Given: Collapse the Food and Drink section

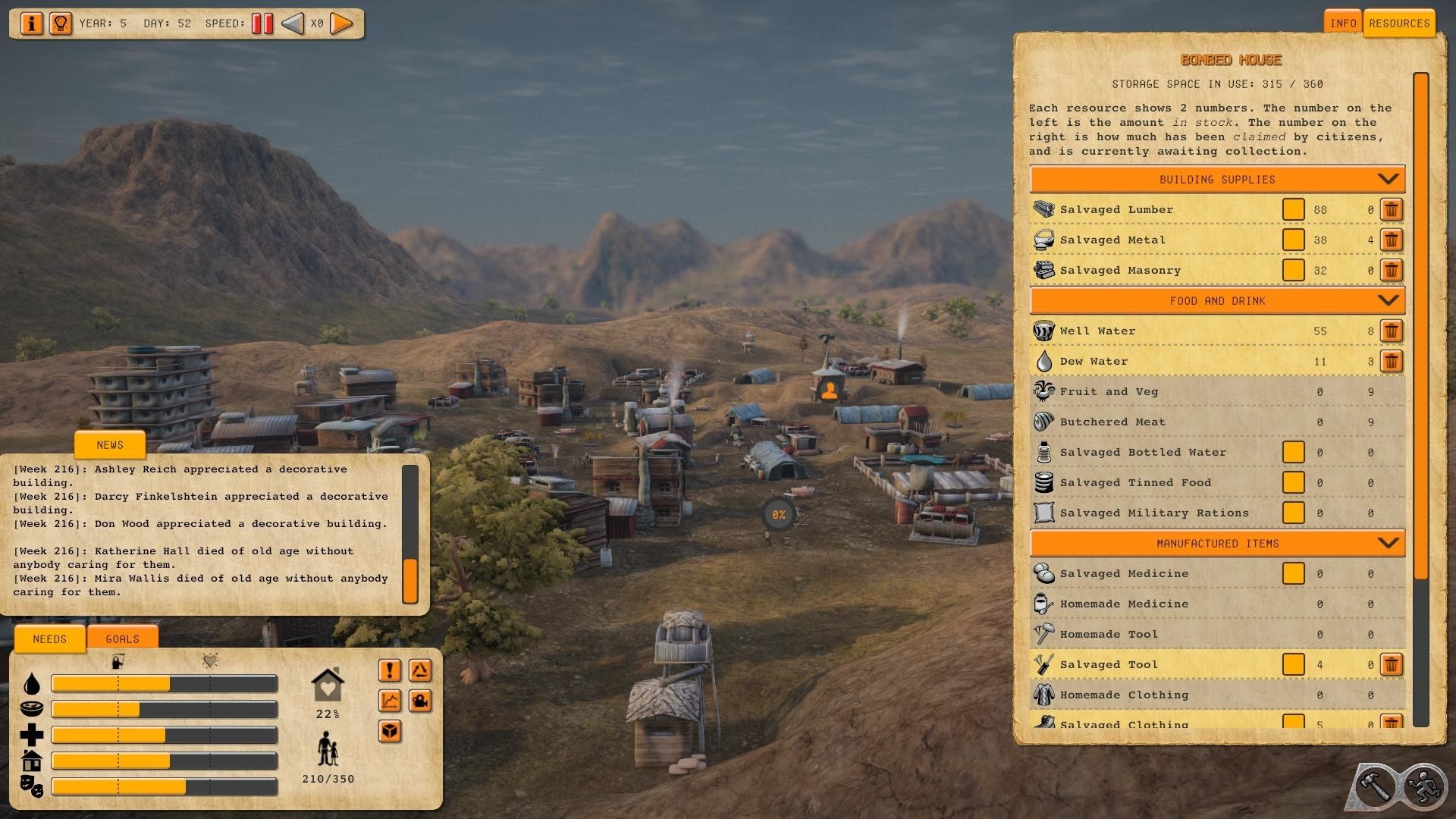Looking at the screenshot, I should coord(1388,301).
